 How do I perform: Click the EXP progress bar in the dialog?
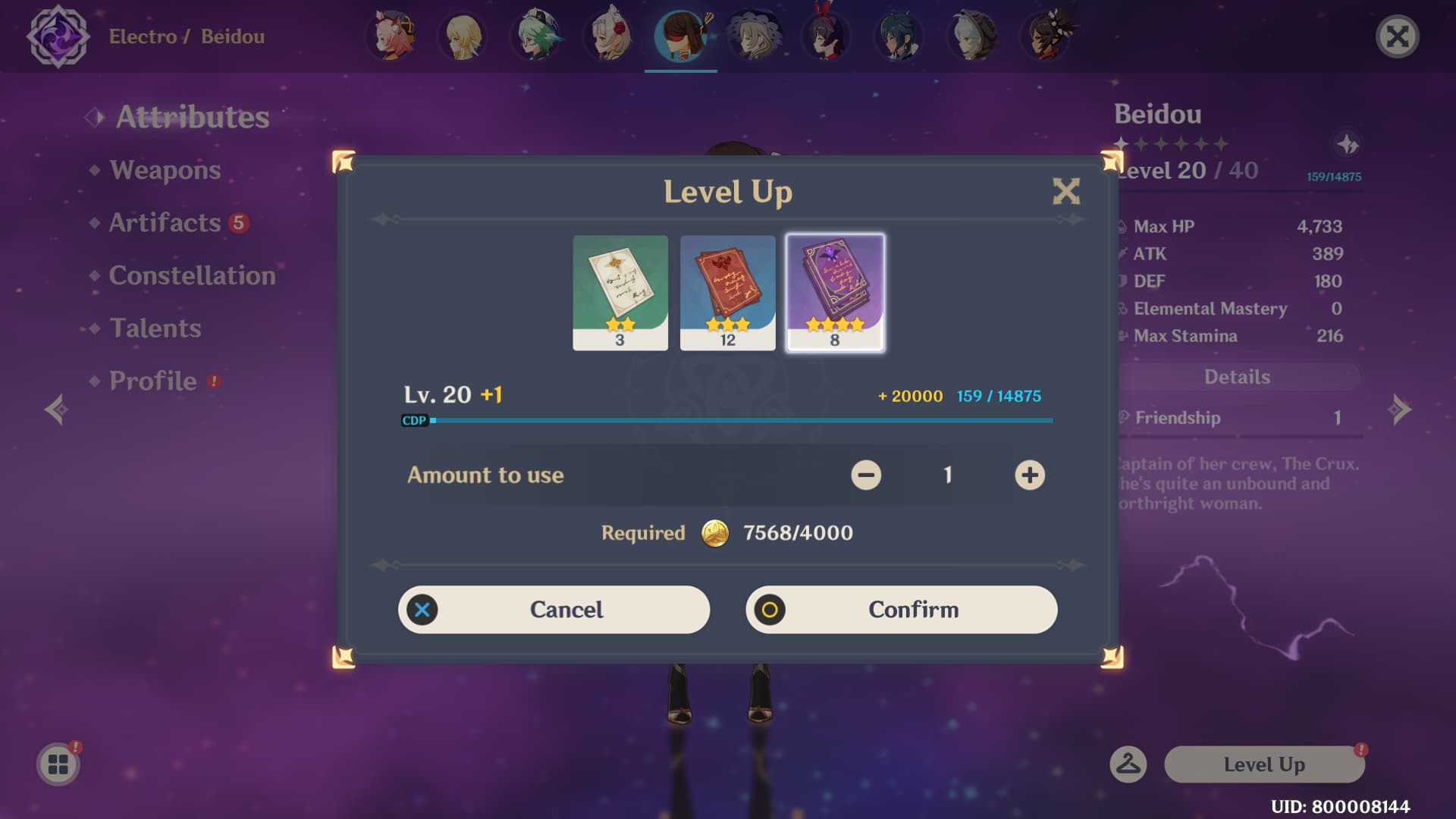728,419
